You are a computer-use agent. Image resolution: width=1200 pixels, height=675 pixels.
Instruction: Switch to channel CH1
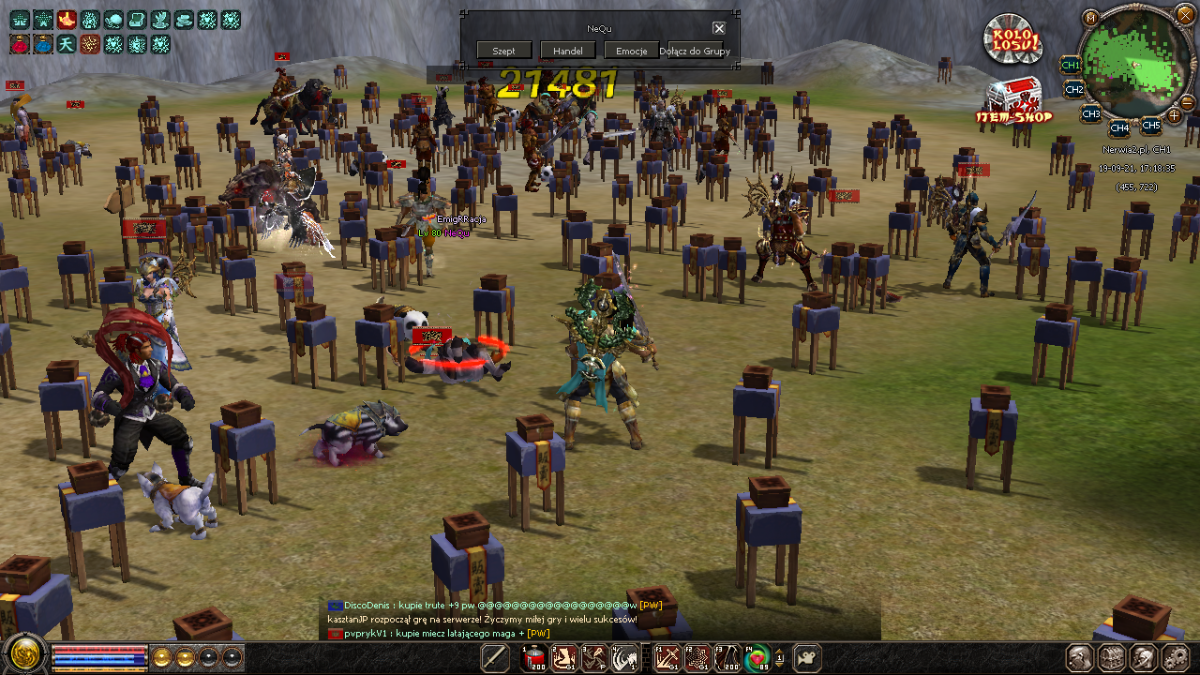[1070, 65]
